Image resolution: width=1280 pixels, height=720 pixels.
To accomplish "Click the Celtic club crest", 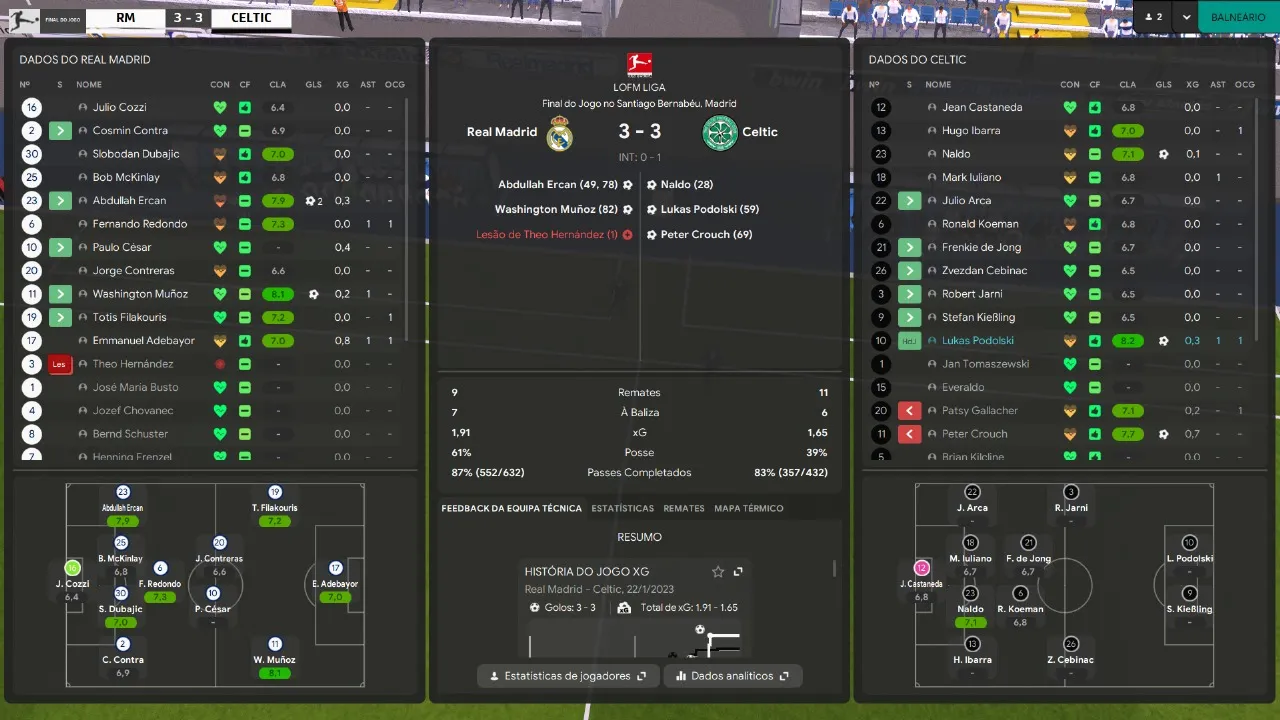I will tap(720, 133).
